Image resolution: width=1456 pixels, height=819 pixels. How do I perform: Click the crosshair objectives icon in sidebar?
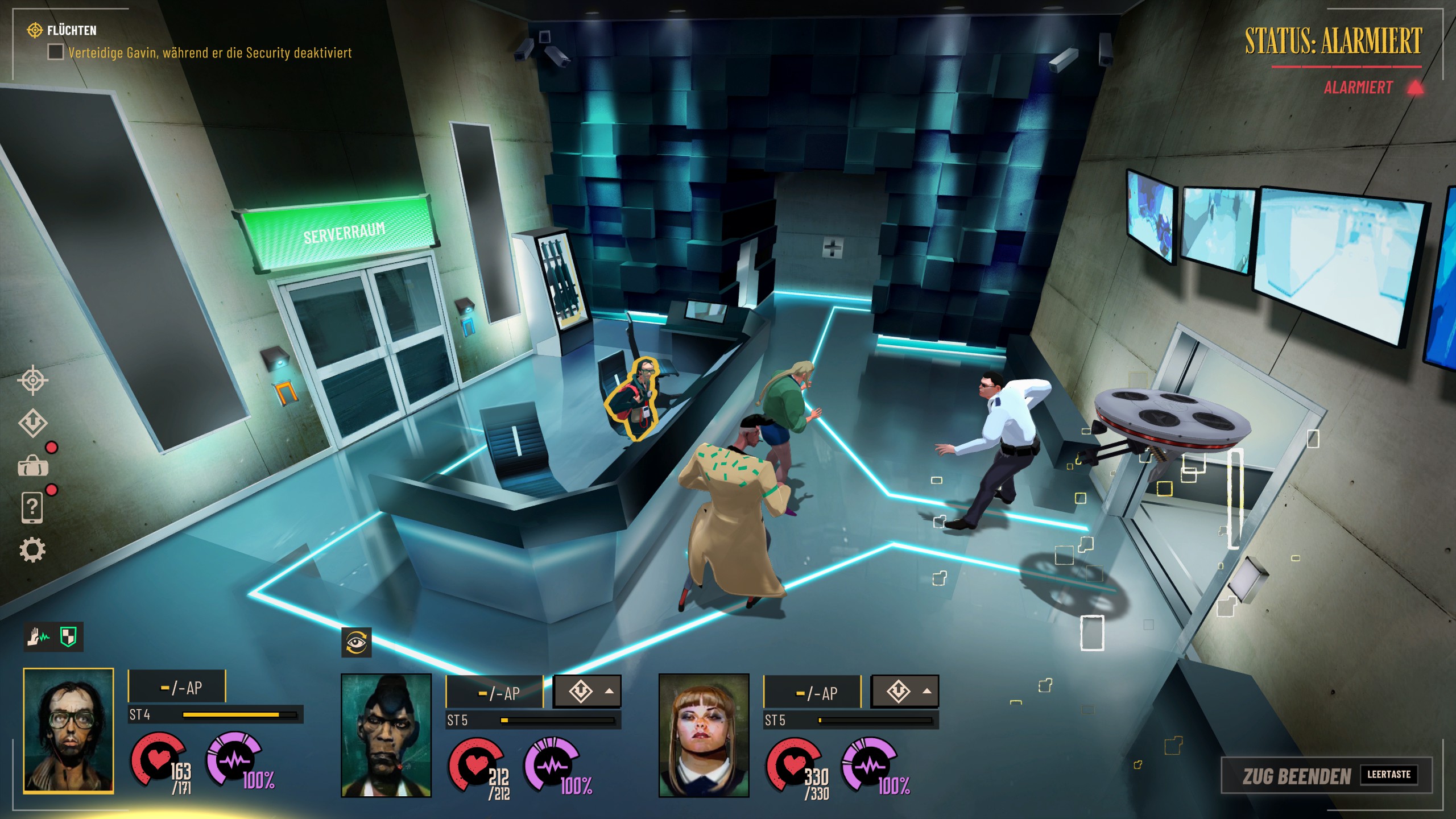click(33, 380)
